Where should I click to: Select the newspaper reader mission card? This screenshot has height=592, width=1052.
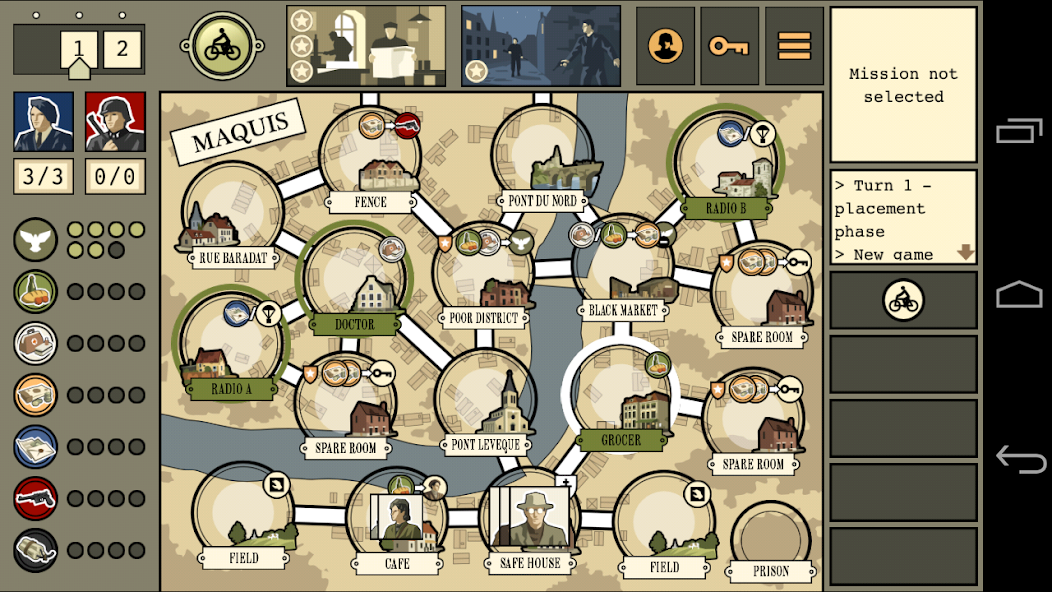tap(366, 46)
